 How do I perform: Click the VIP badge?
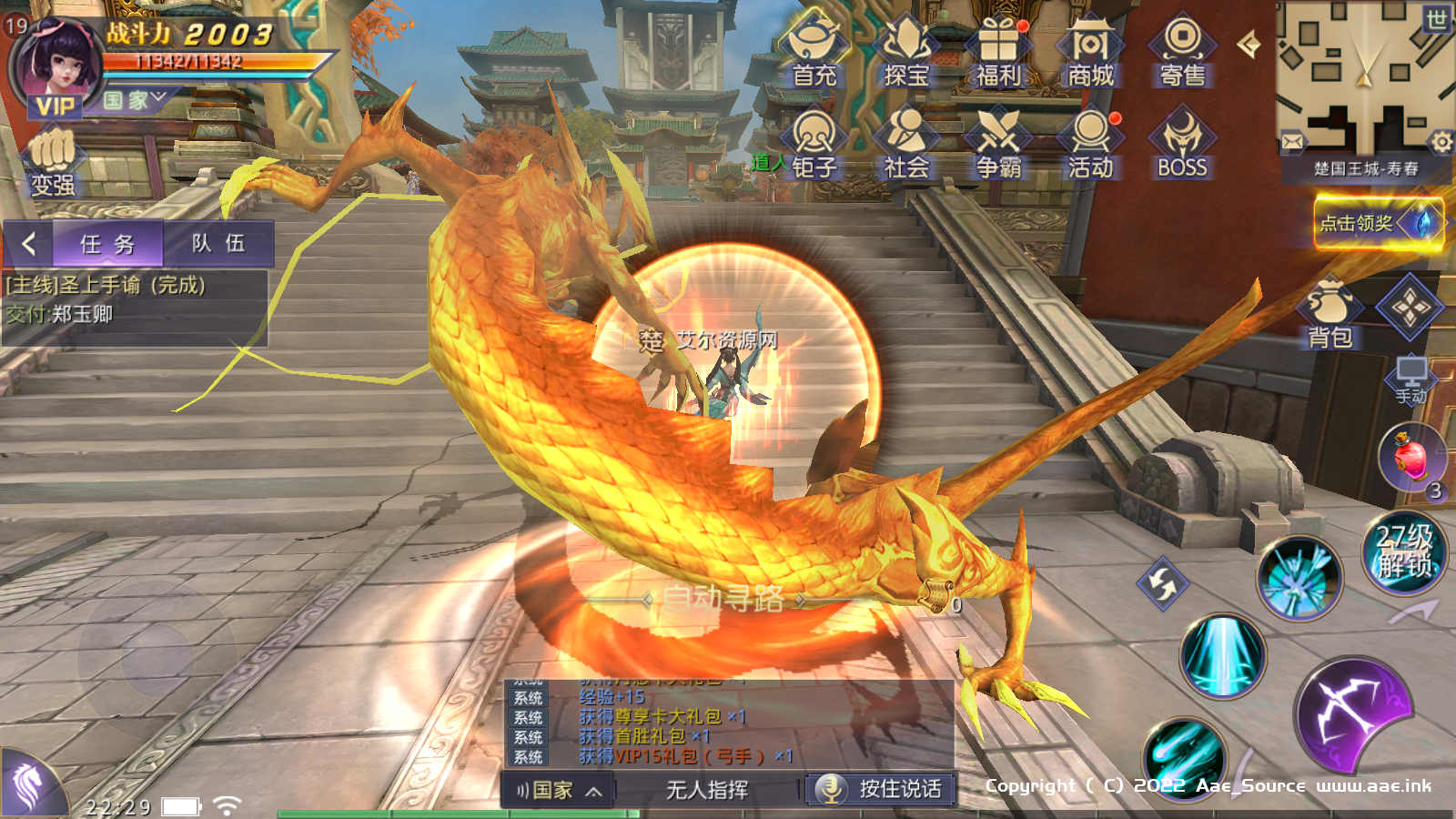tap(55, 106)
